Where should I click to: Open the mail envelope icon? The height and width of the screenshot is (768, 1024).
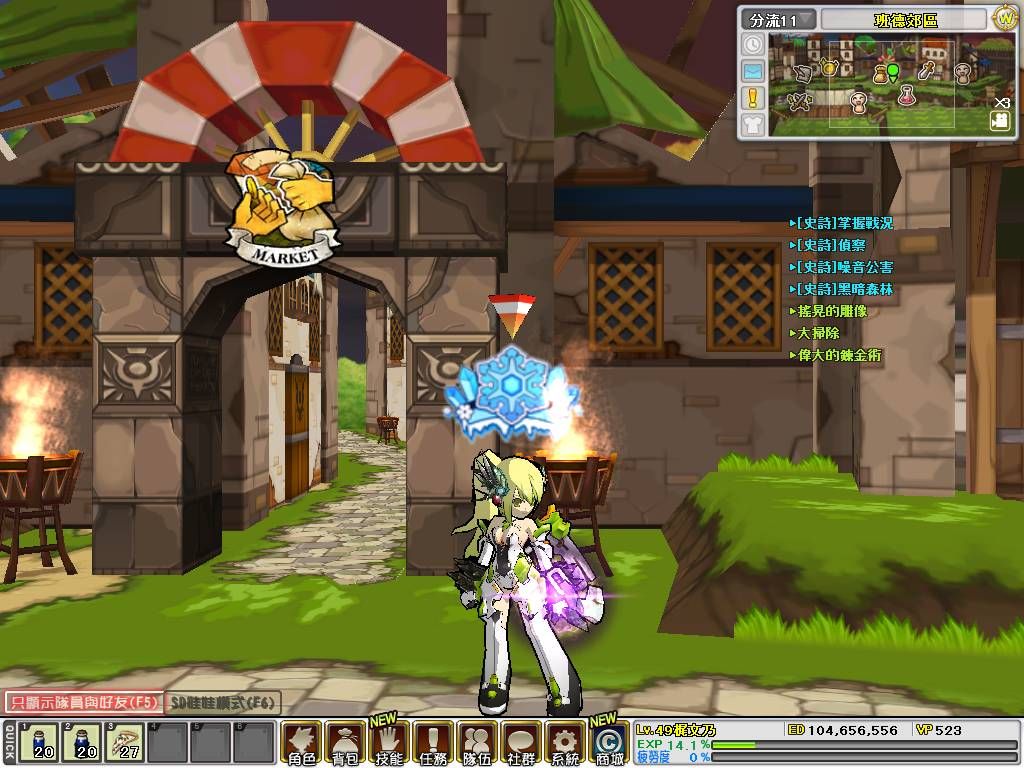pos(753,71)
